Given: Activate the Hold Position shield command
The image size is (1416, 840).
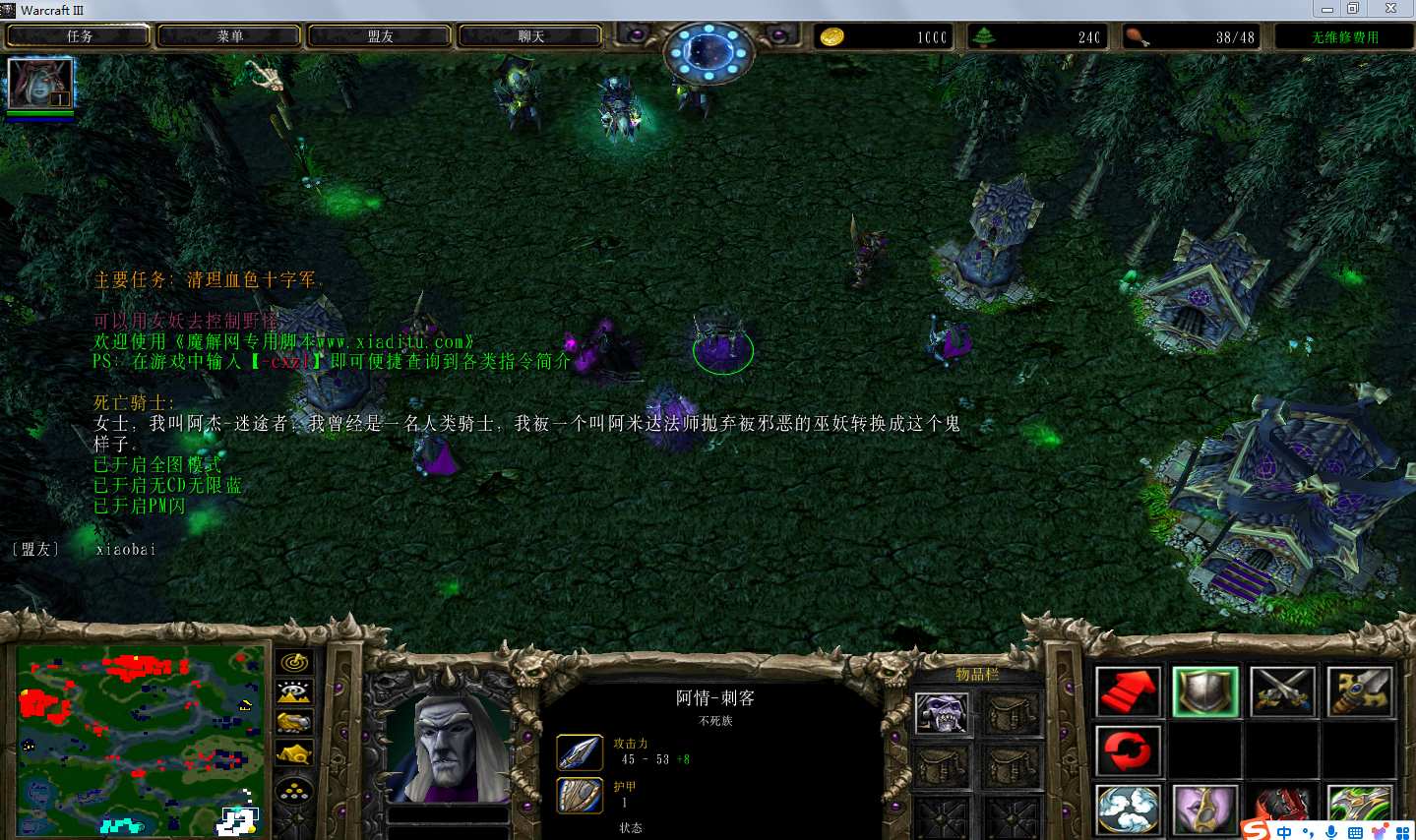Looking at the screenshot, I should (x=1205, y=691).
